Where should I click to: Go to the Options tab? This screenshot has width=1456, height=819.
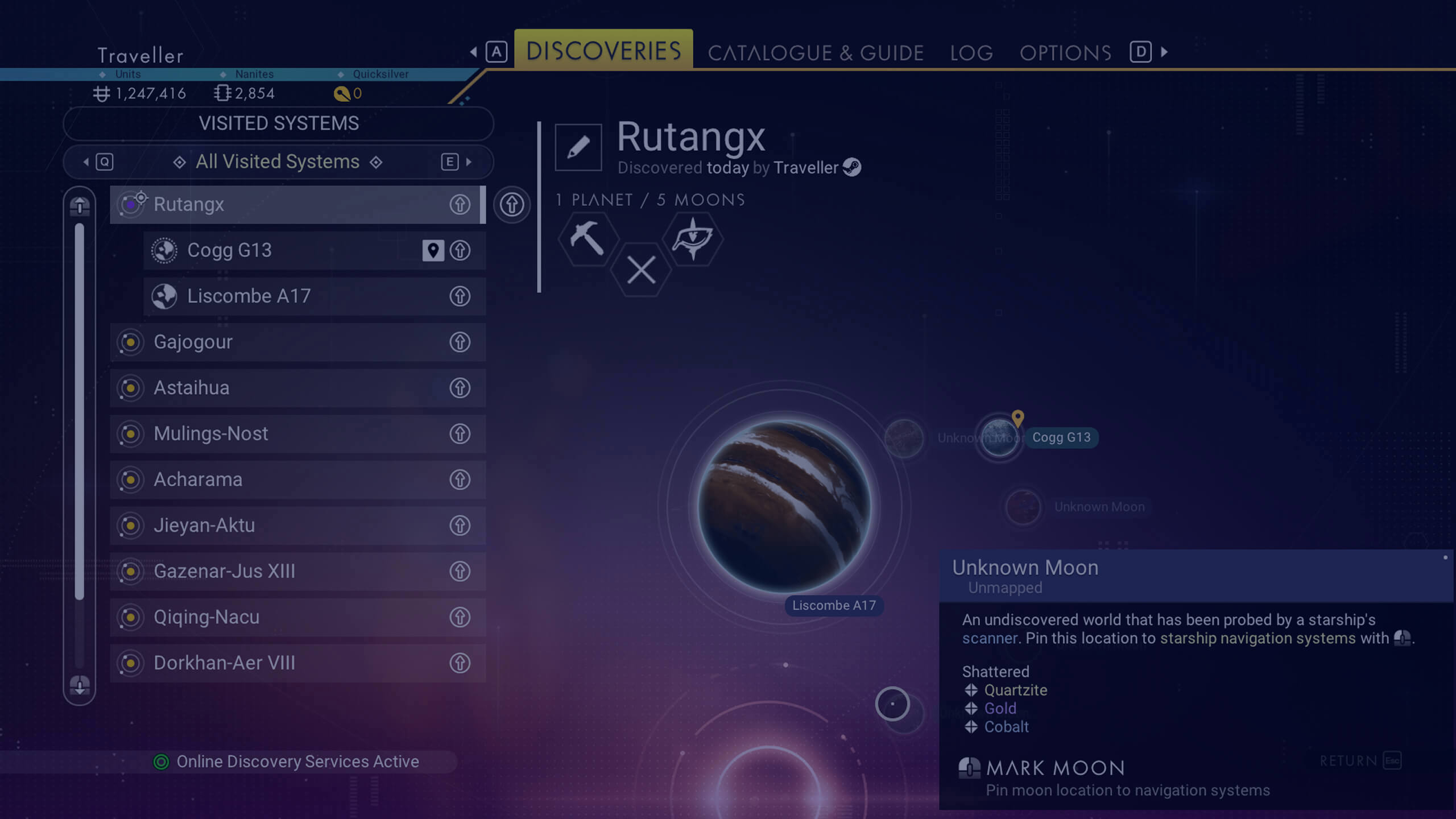1065,53
